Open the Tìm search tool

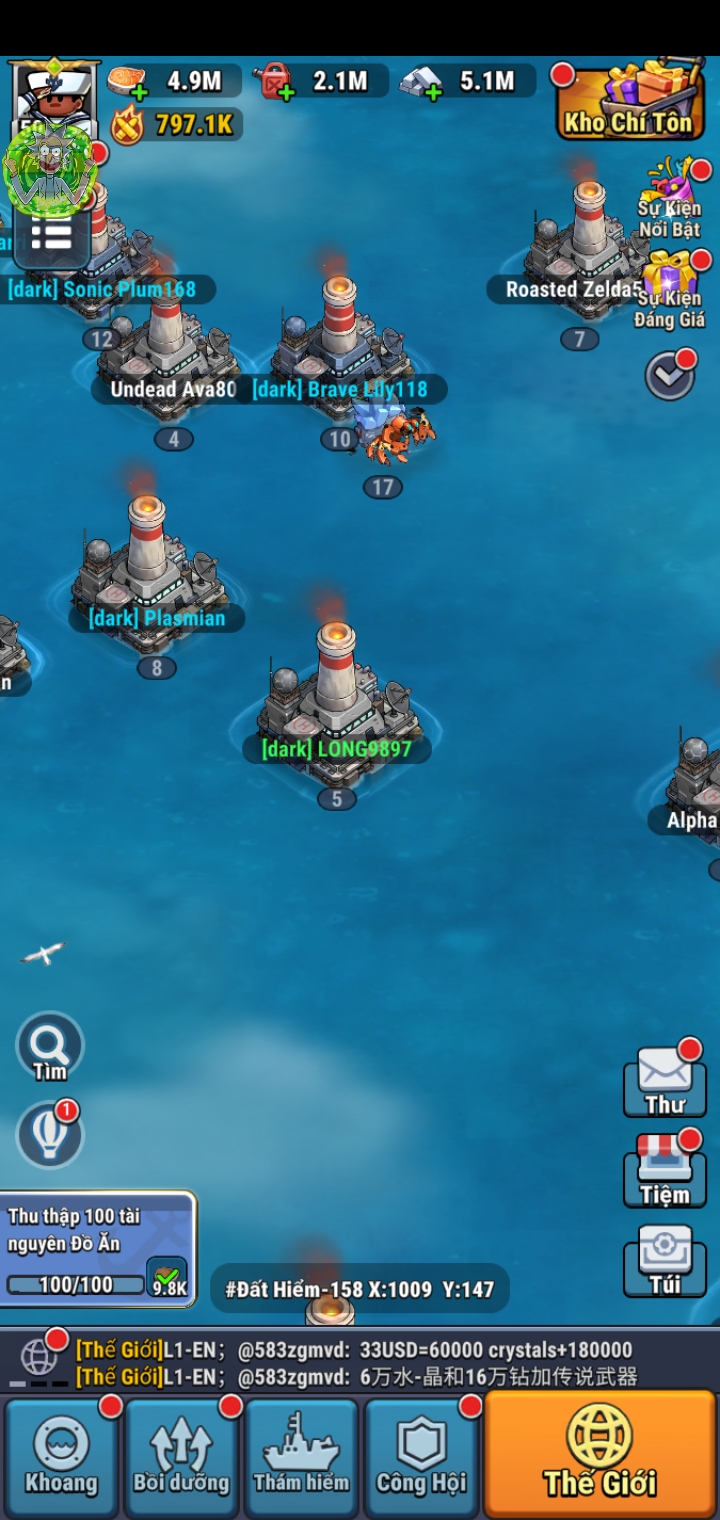pyautogui.click(x=50, y=1048)
